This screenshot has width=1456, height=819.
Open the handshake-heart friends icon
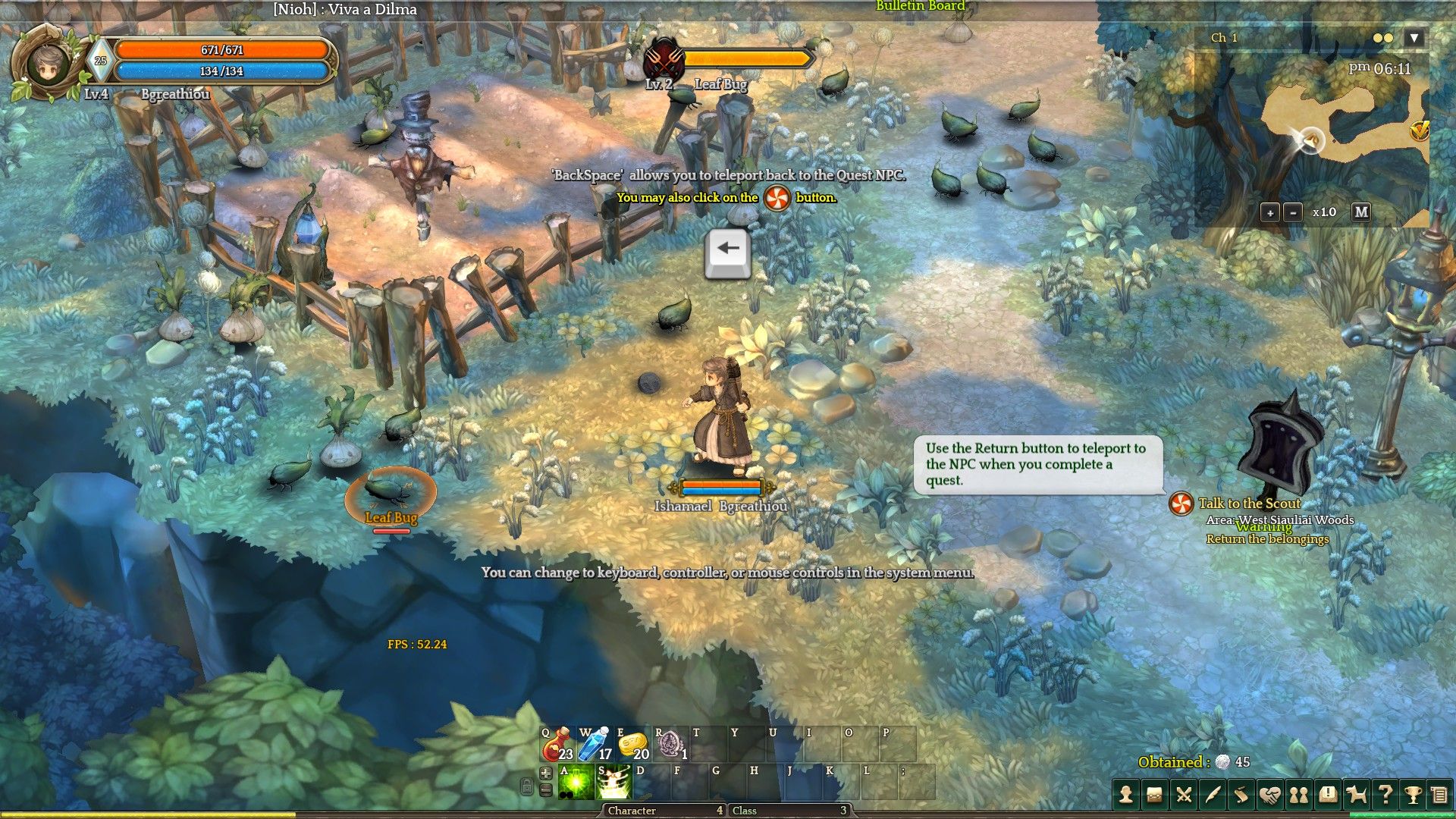1269,794
